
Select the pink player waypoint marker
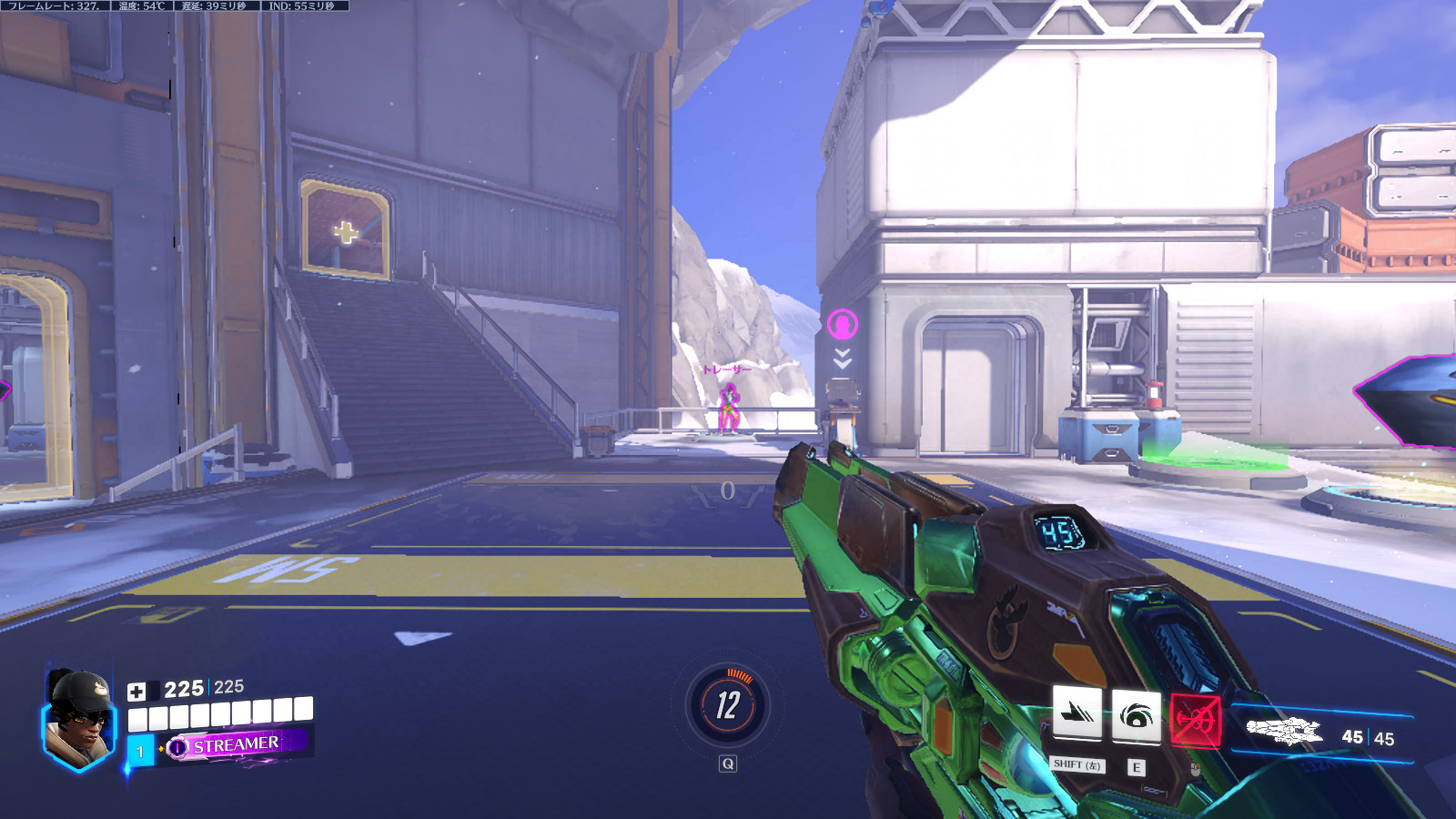pos(843,324)
